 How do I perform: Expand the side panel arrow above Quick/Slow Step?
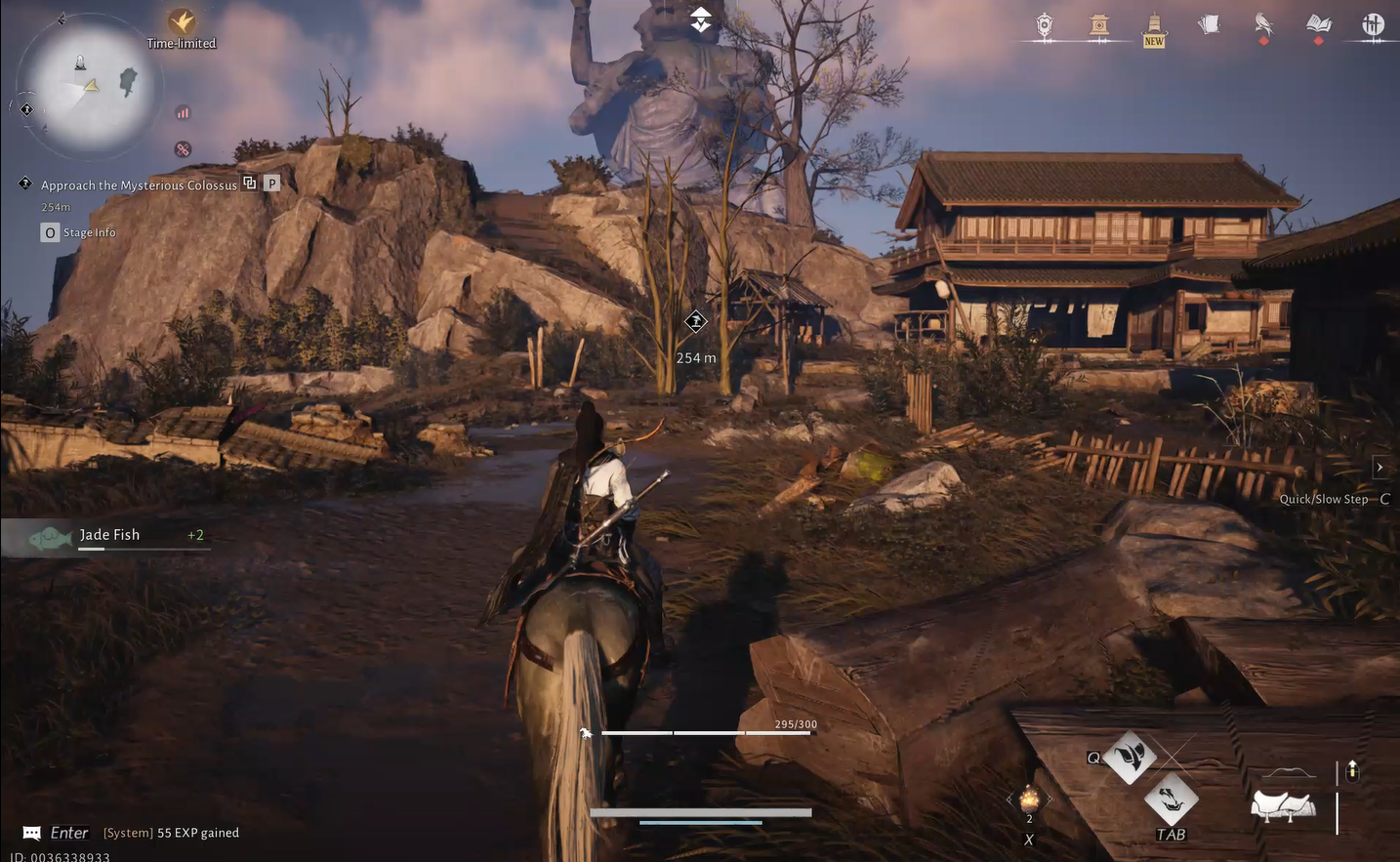point(1379,468)
